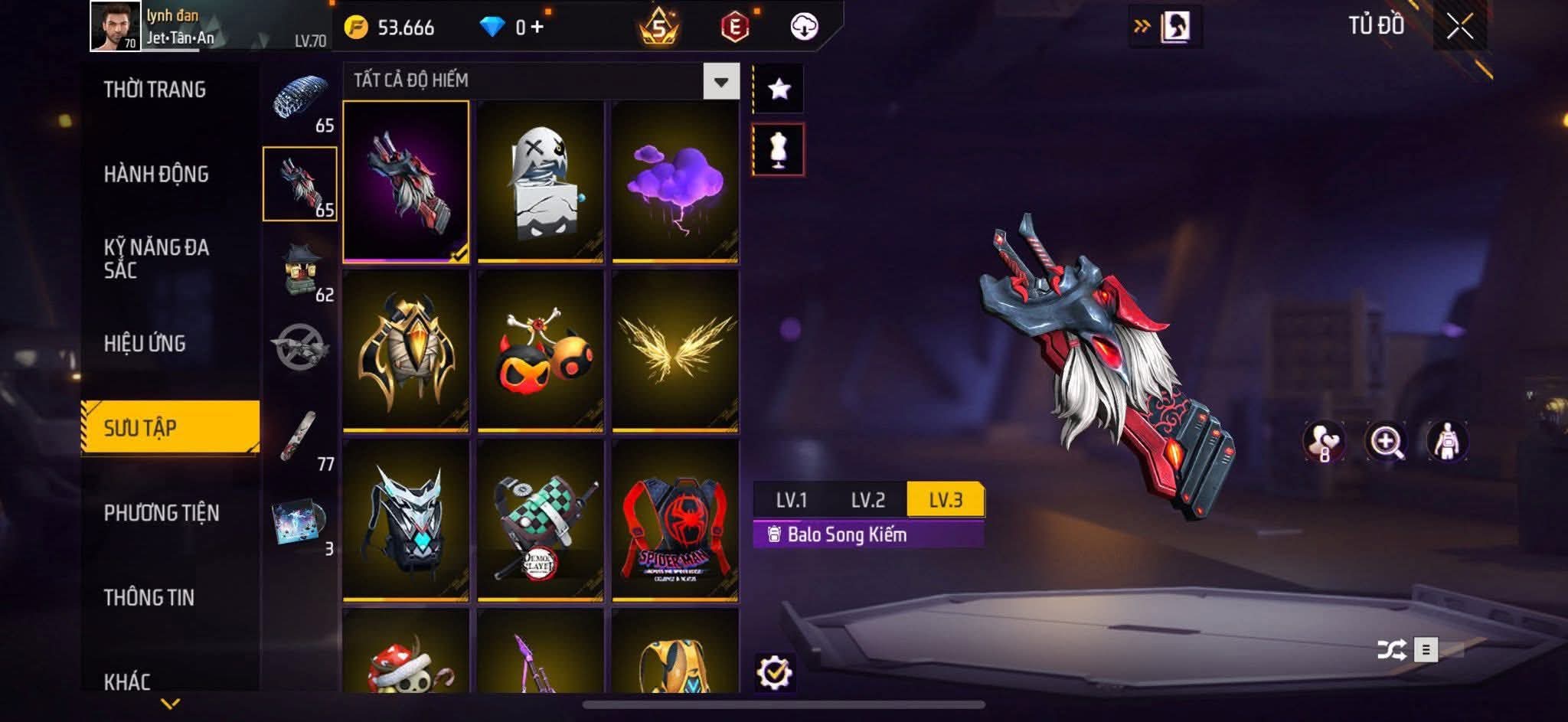Select the Hành Động menu entry
1568x722 pixels.
(156, 175)
